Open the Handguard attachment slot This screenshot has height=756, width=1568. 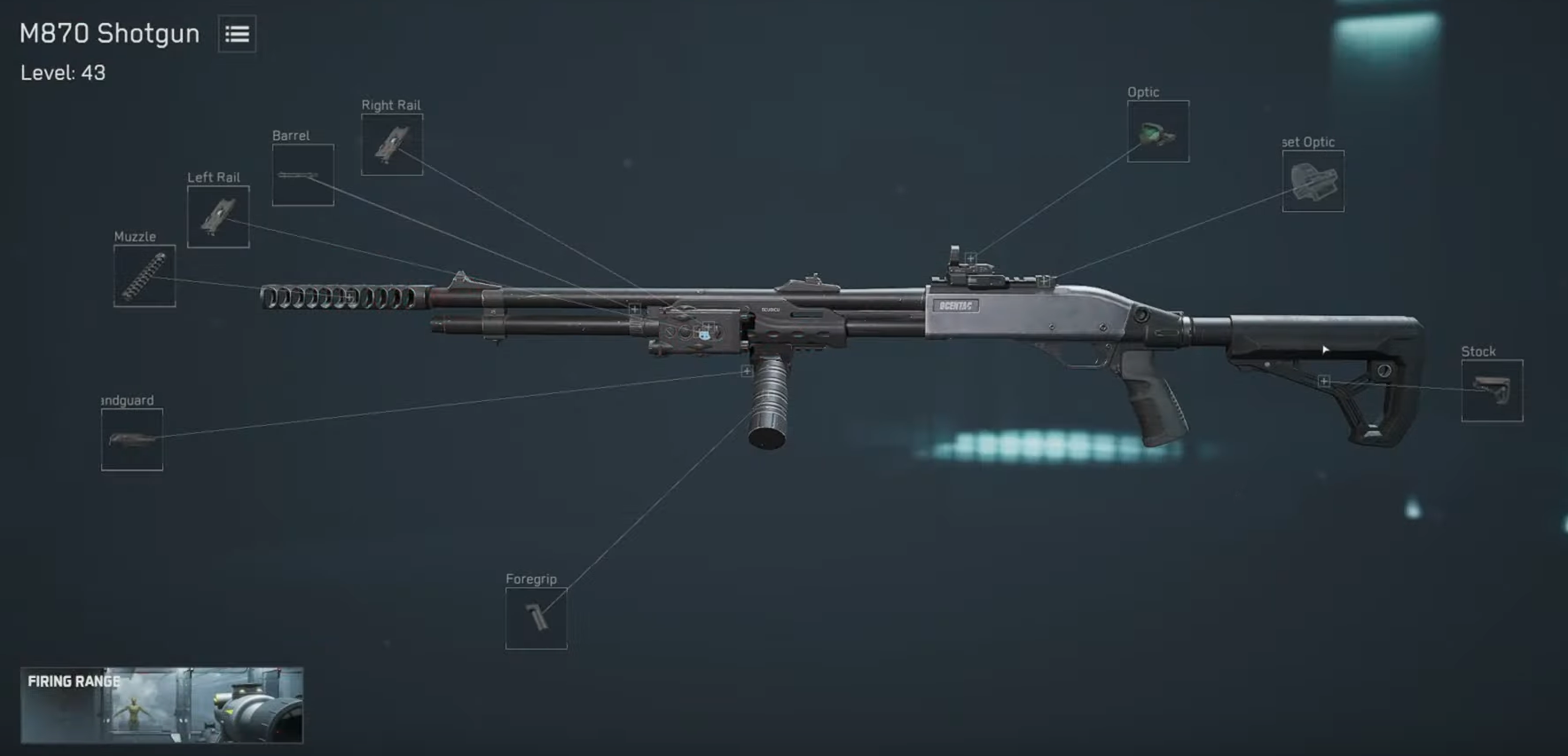131,440
